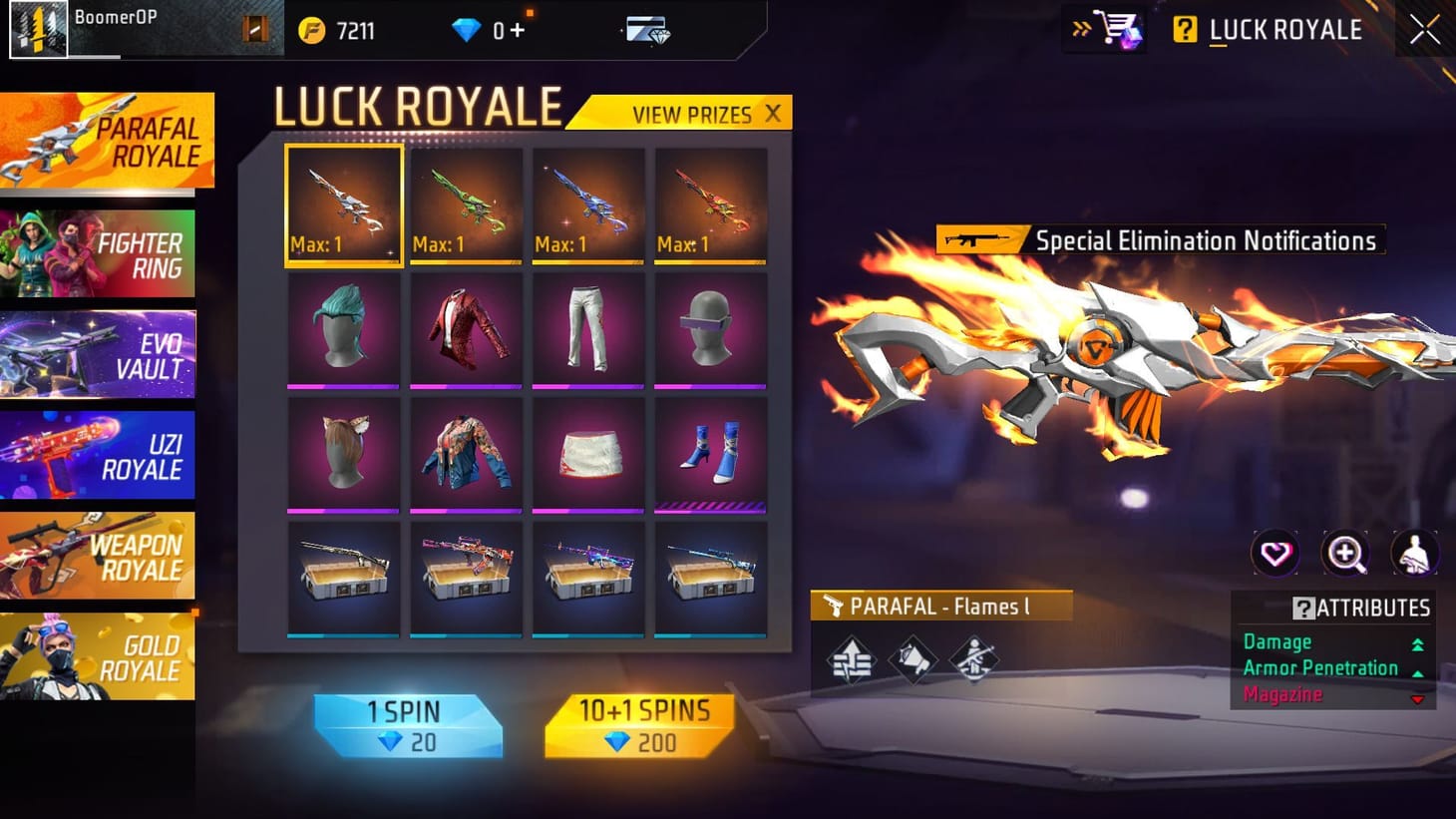Click the Armor Penetration up arrow
This screenshot has width=1456, height=819.
(1417, 671)
